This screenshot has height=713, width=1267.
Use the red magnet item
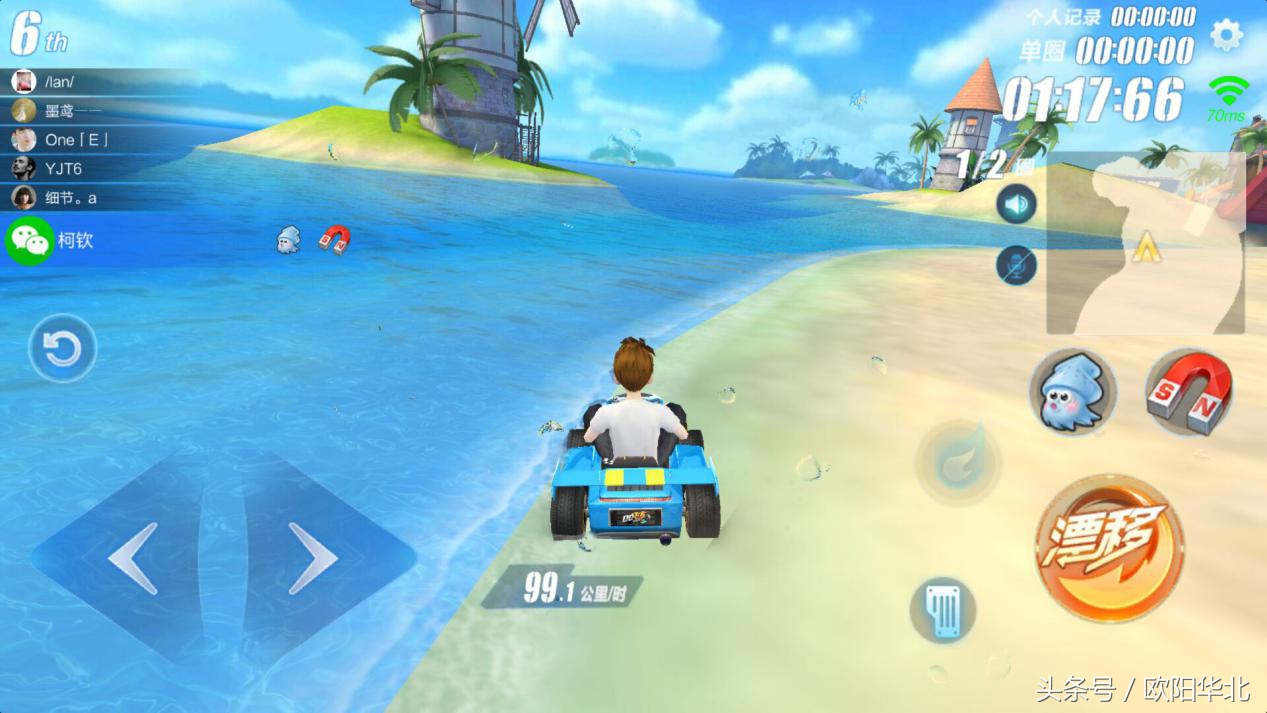pyautogui.click(x=1189, y=391)
